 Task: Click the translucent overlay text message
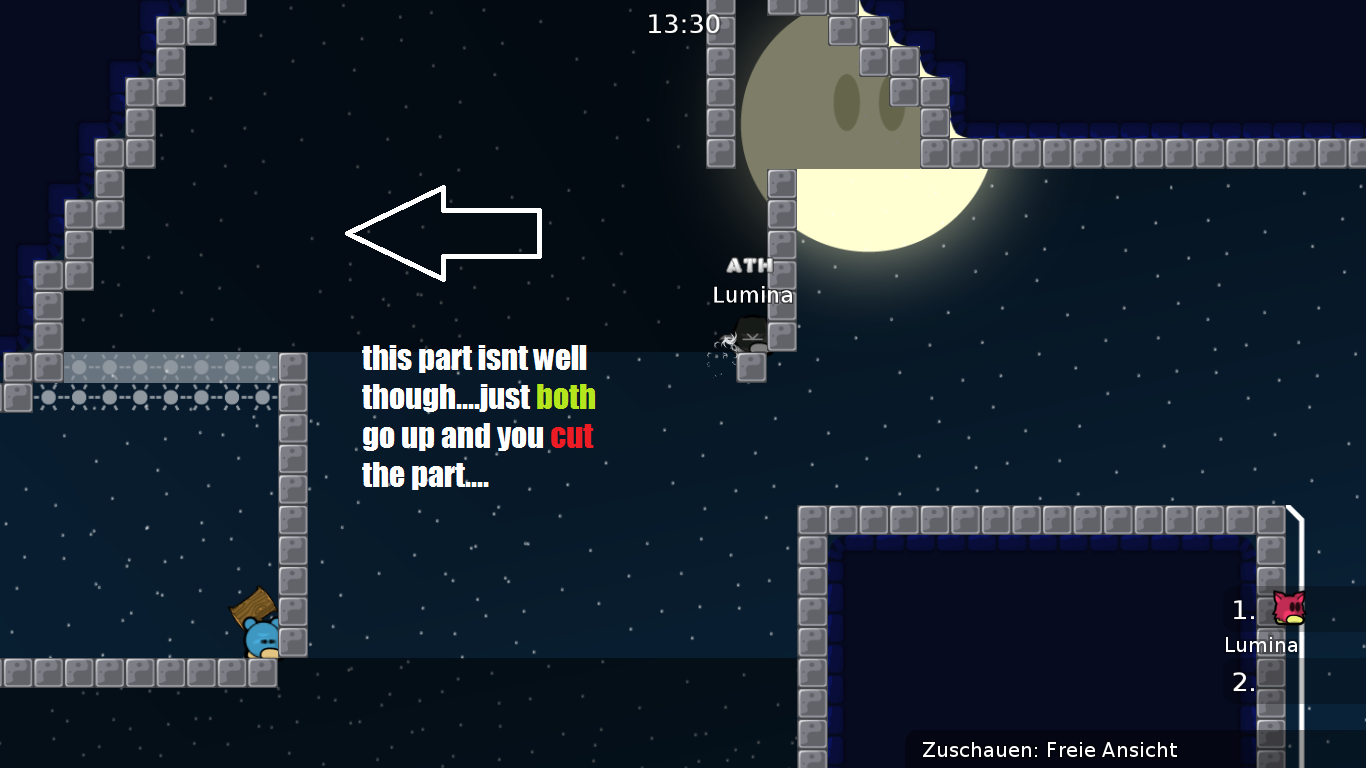pos(477,416)
